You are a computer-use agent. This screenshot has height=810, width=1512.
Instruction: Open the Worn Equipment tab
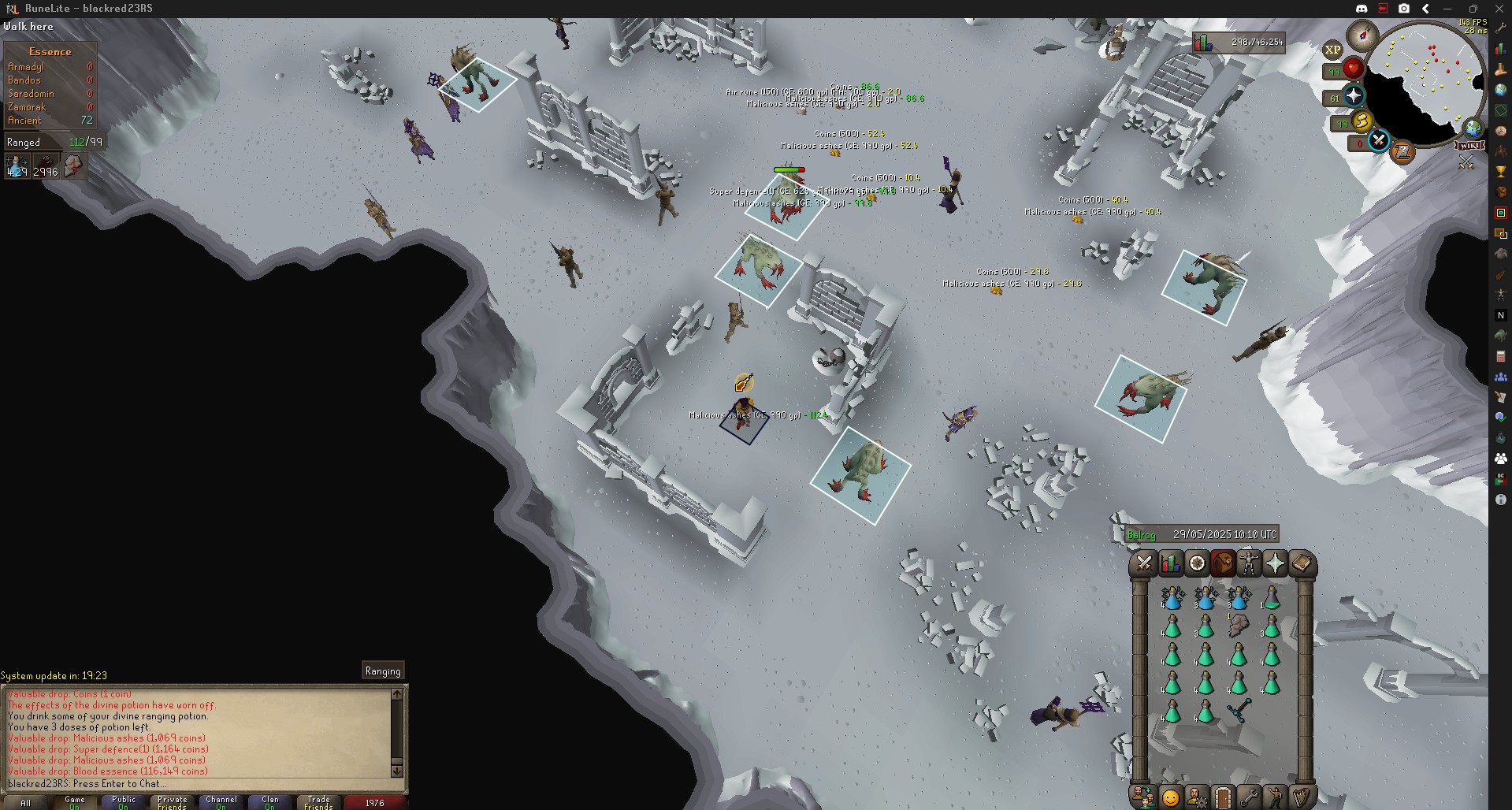click(x=1249, y=563)
